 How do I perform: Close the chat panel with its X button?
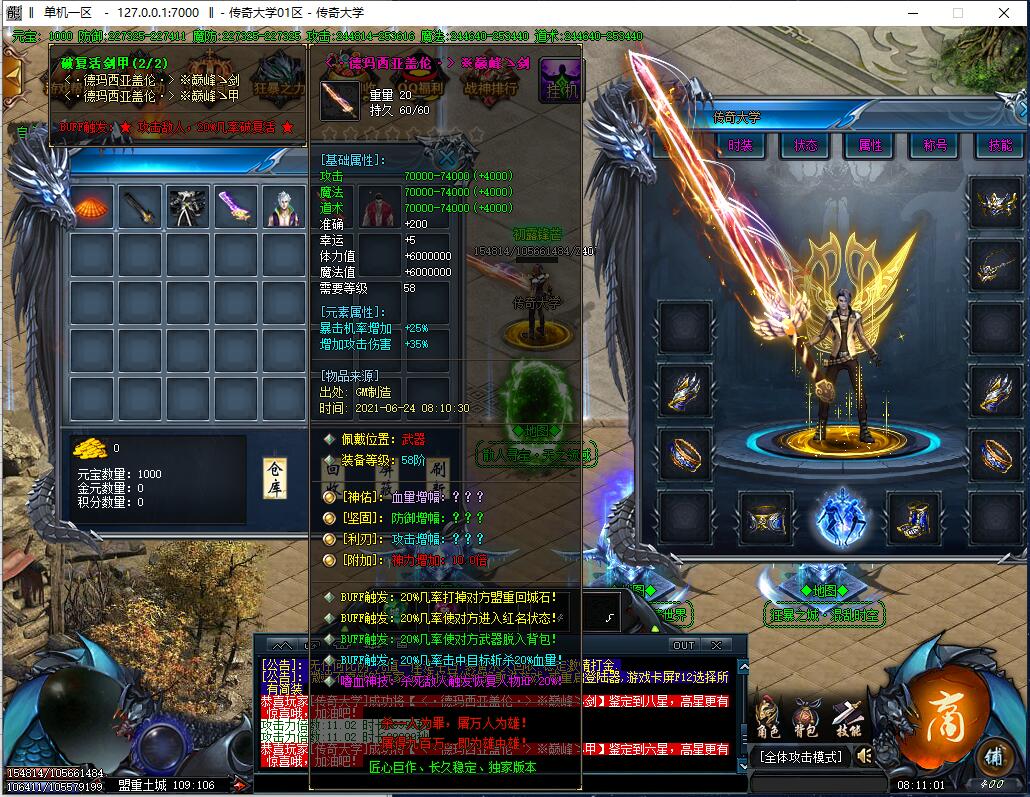tap(716, 645)
